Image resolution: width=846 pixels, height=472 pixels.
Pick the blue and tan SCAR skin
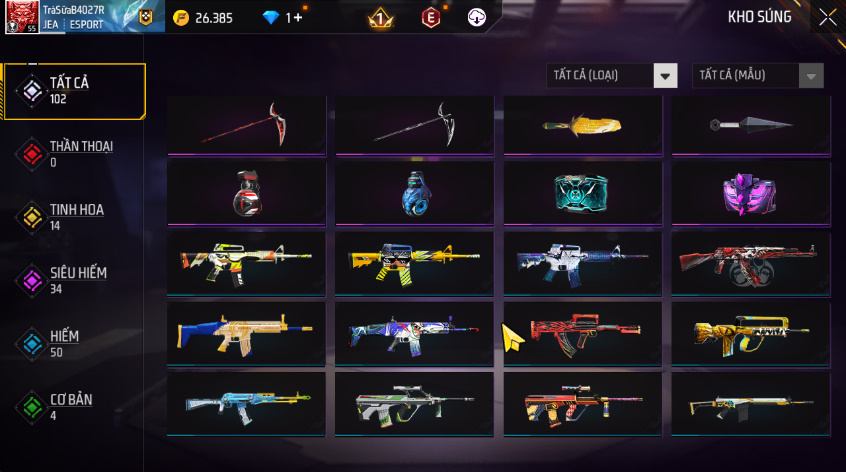coord(247,332)
